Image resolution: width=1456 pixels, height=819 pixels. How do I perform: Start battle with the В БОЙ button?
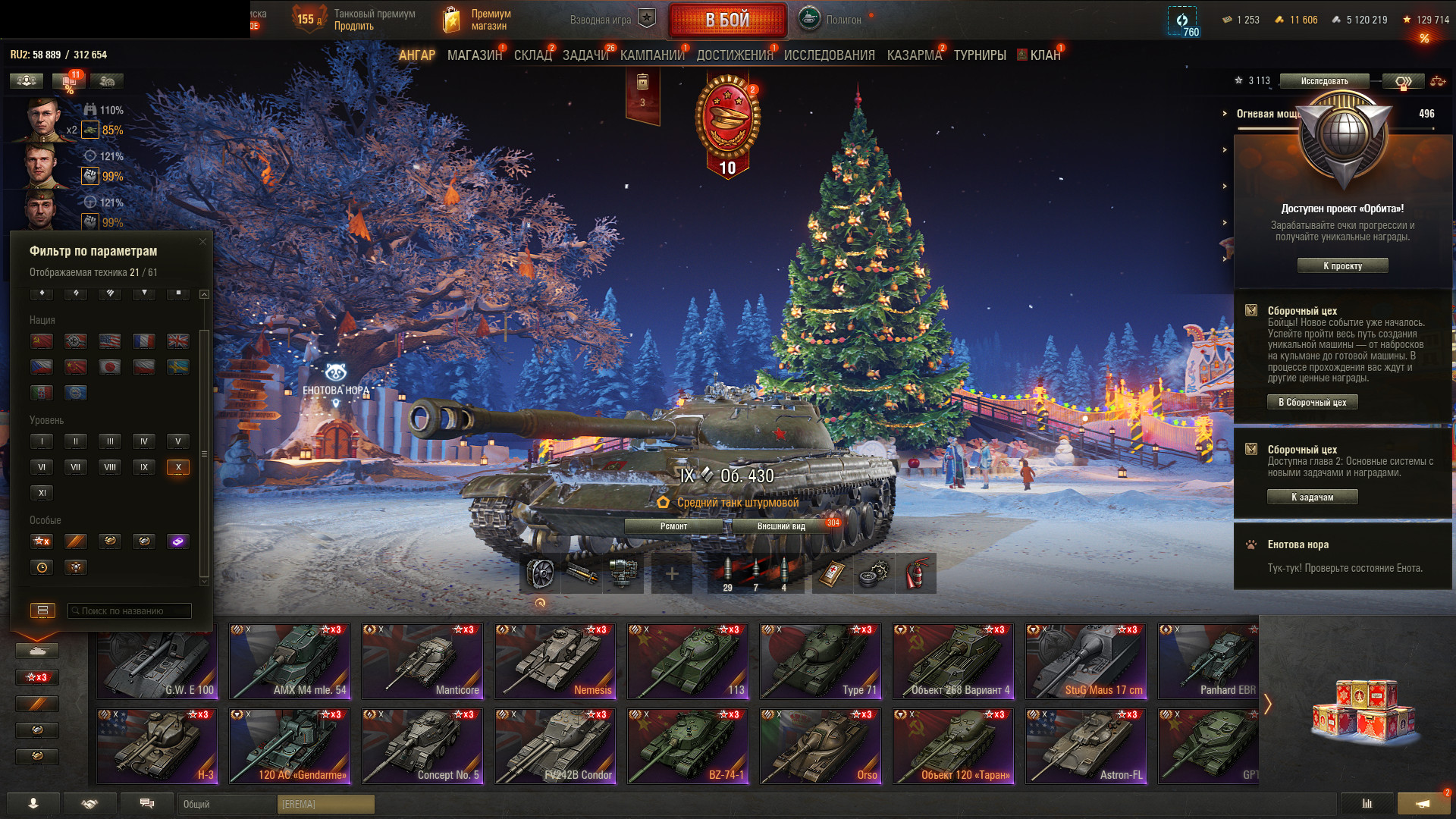[x=727, y=20]
